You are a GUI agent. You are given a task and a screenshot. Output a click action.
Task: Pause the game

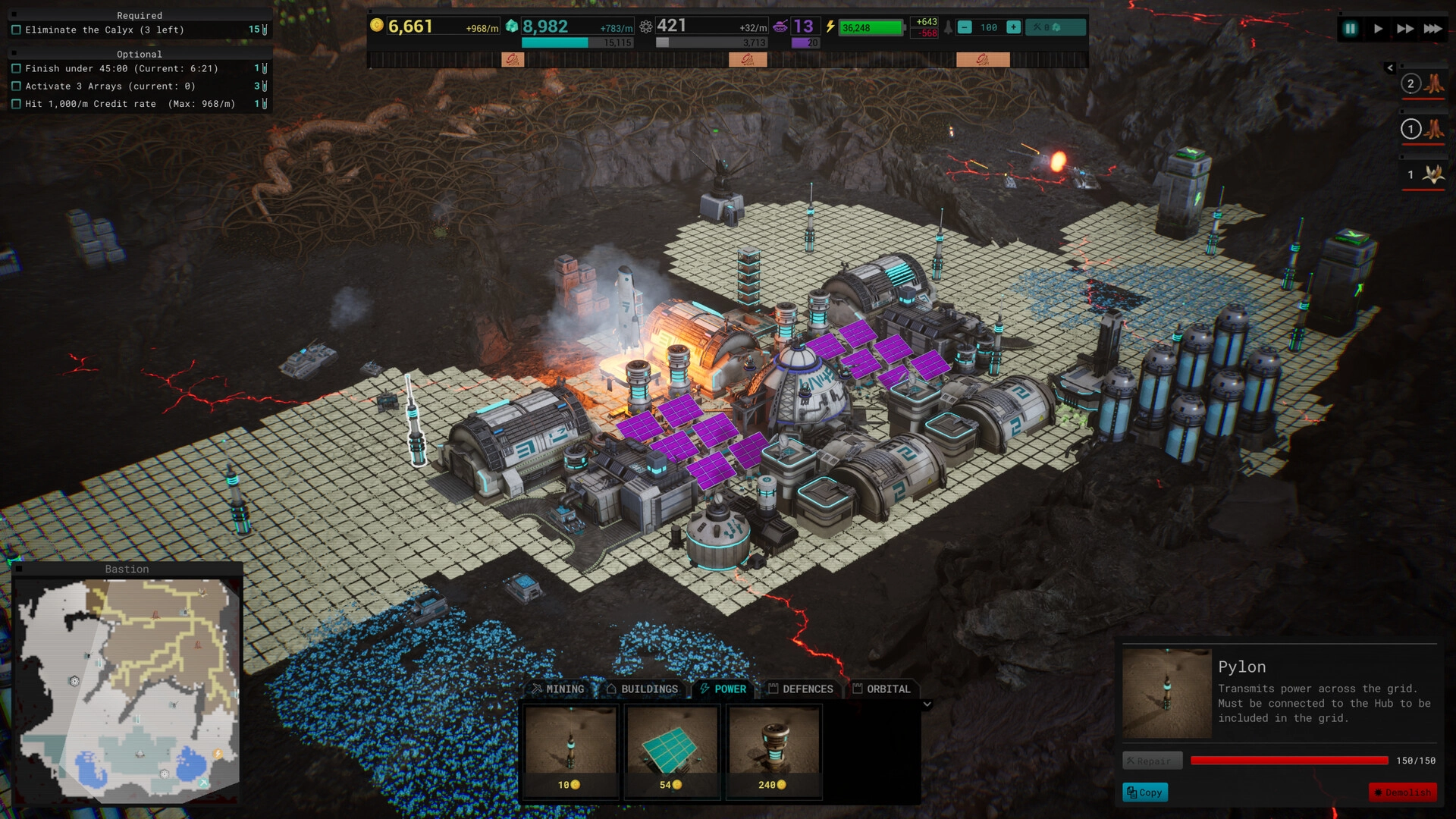coord(1351,29)
